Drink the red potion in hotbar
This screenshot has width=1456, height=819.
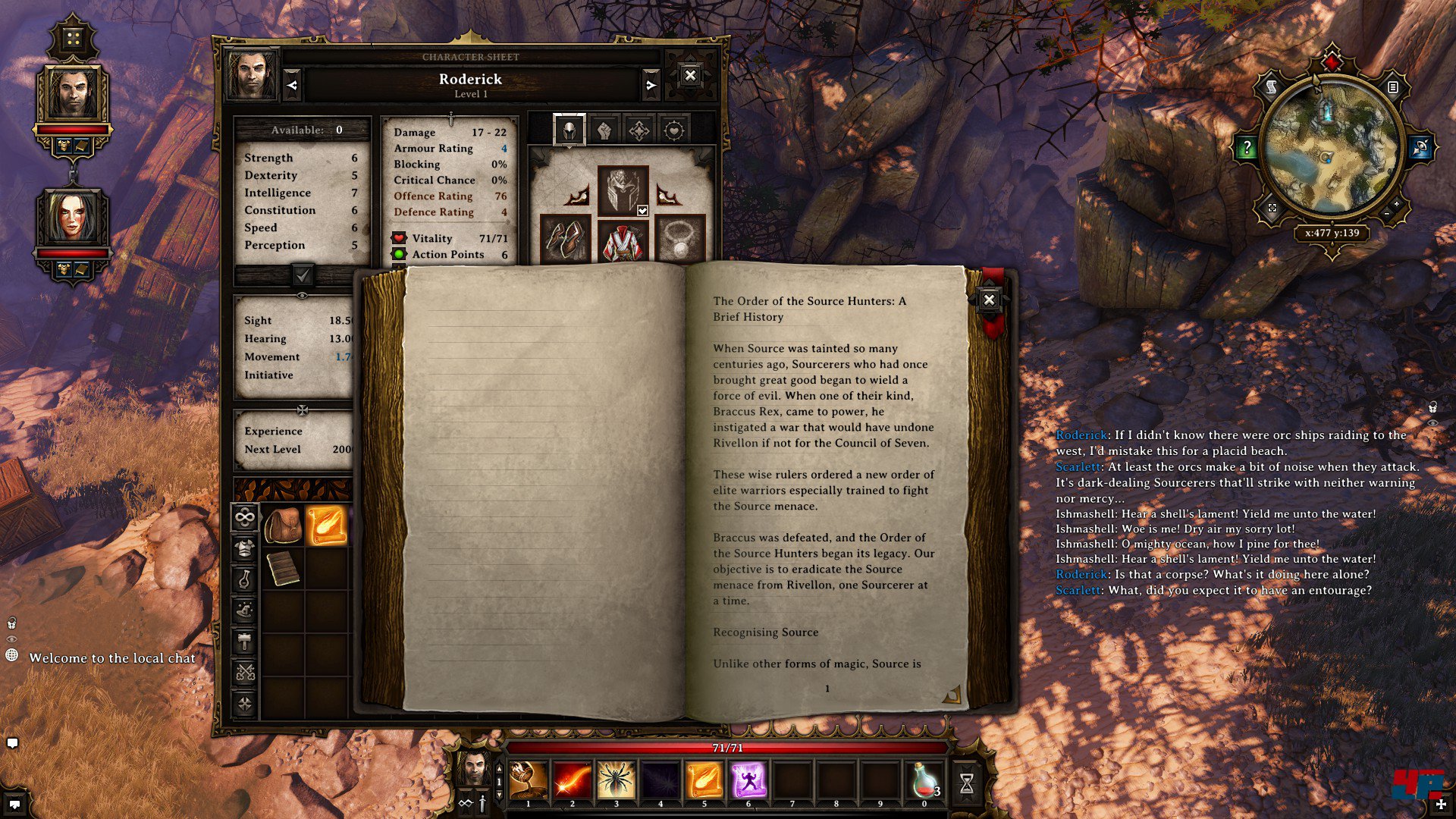924,780
